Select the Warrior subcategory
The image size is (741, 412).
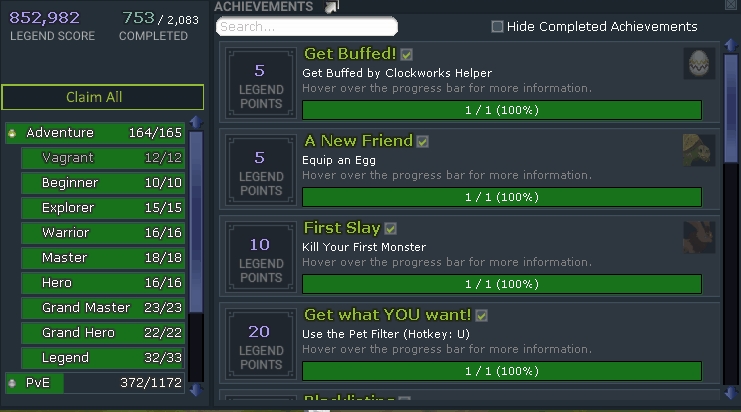click(103, 233)
